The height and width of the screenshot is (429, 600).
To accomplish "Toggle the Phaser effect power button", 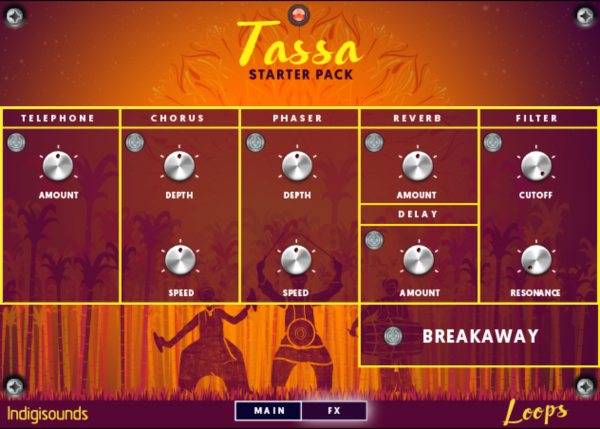I will 255,142.
